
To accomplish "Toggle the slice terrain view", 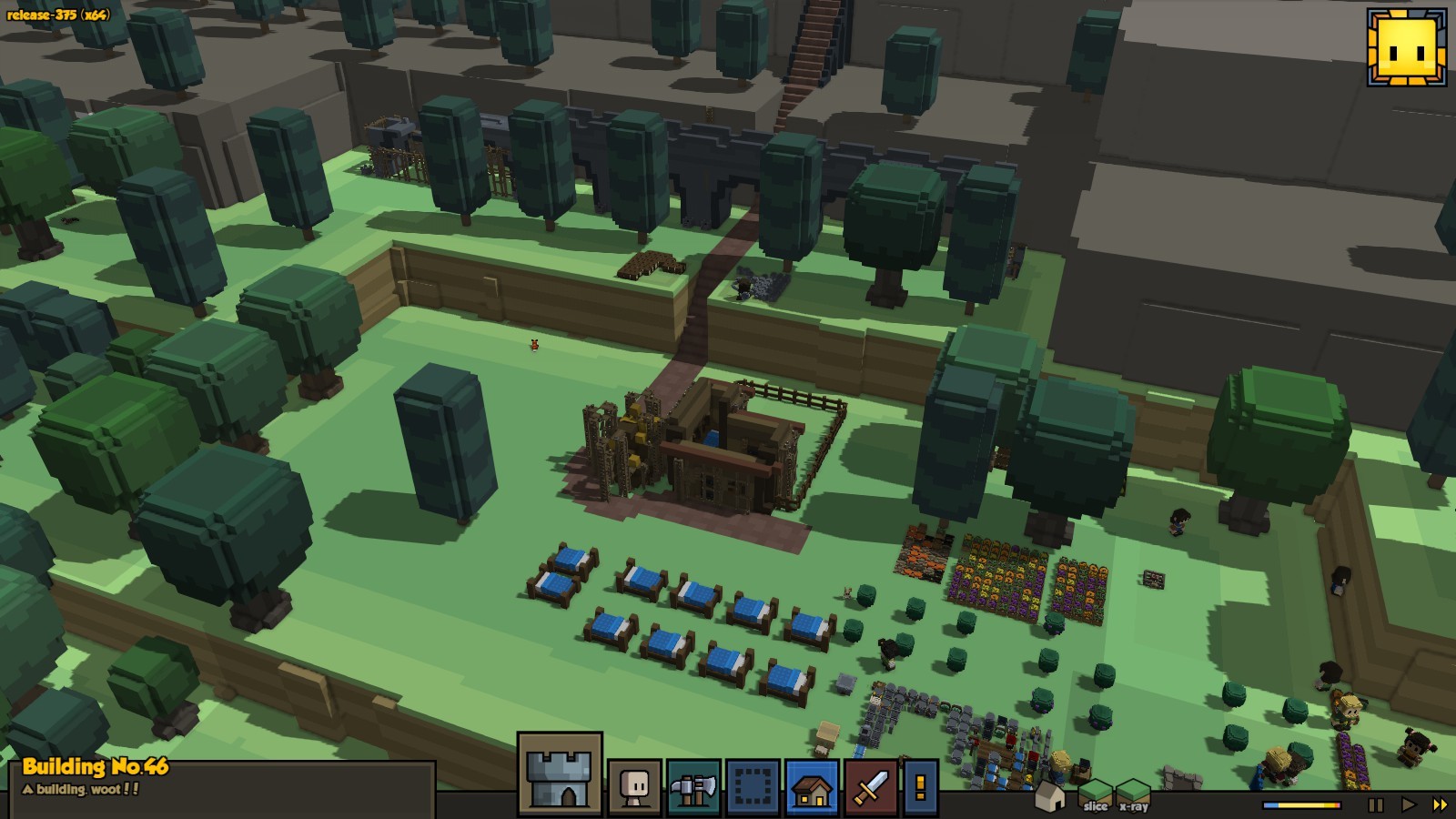I will pyautogui.click(x=1096, y=795).
